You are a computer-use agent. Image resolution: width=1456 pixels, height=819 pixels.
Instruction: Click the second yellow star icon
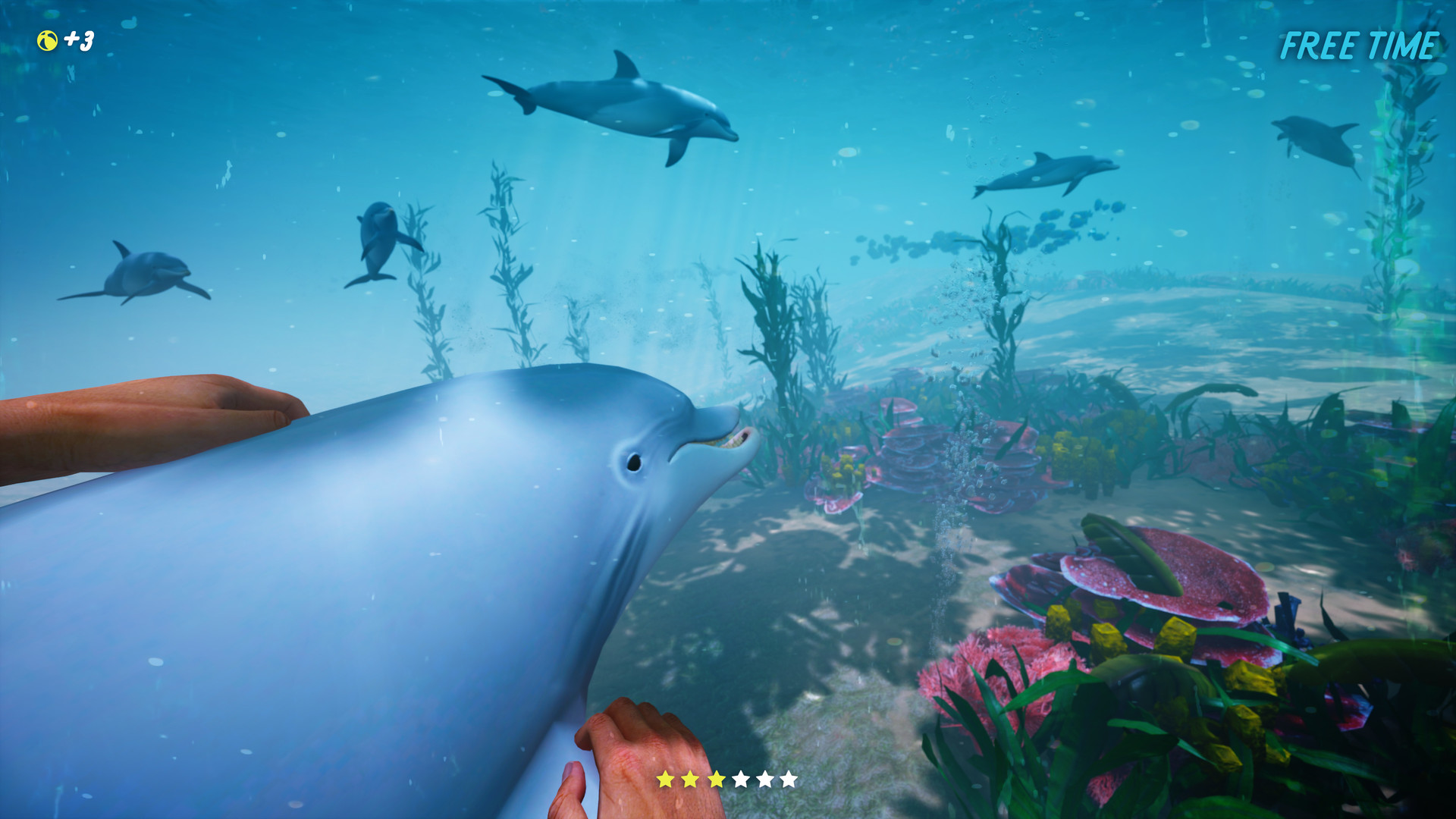(x=691, y=779)
